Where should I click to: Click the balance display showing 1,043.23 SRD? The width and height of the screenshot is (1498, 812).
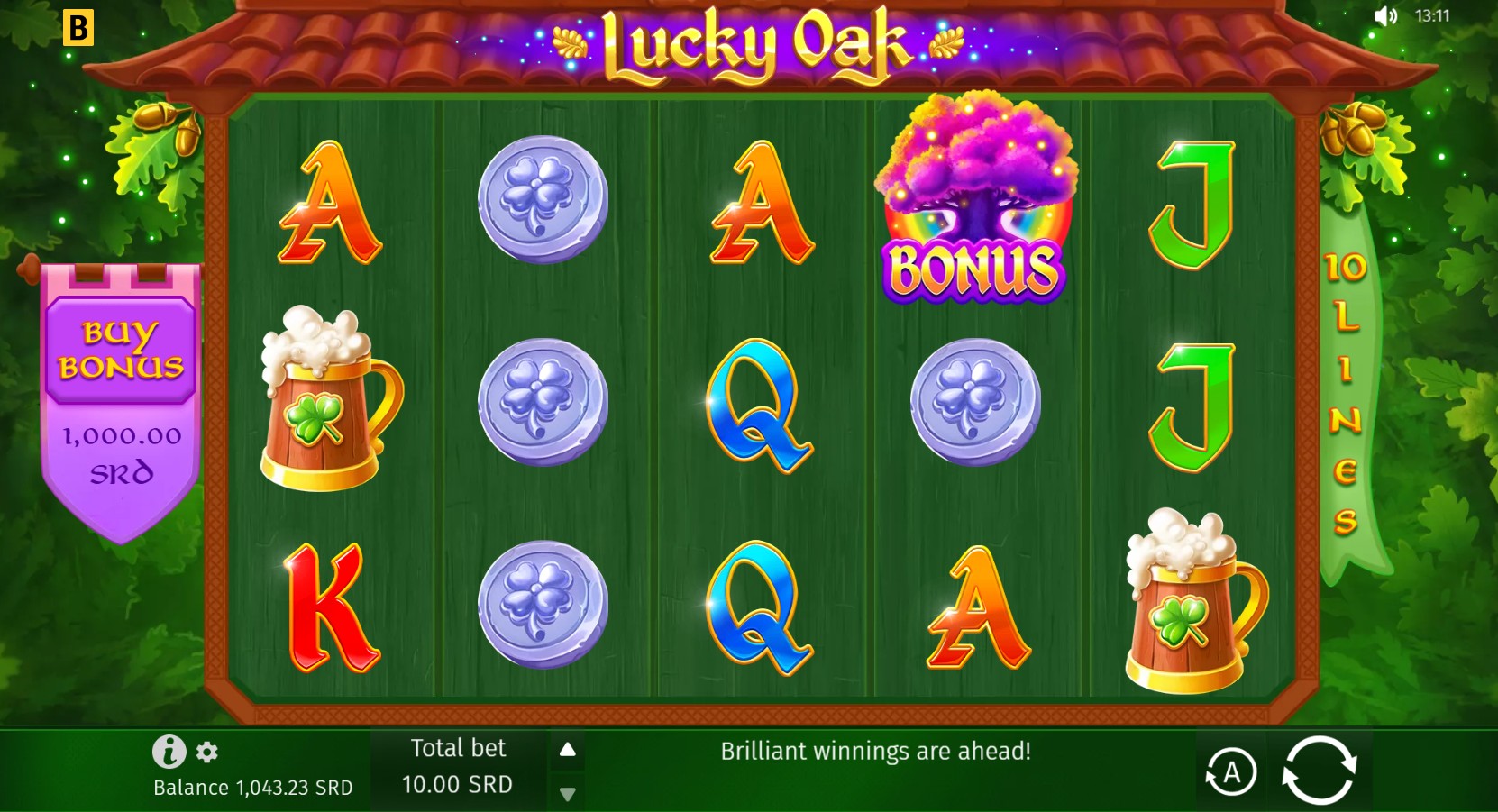pyautogui.click(x=252, y=786)
